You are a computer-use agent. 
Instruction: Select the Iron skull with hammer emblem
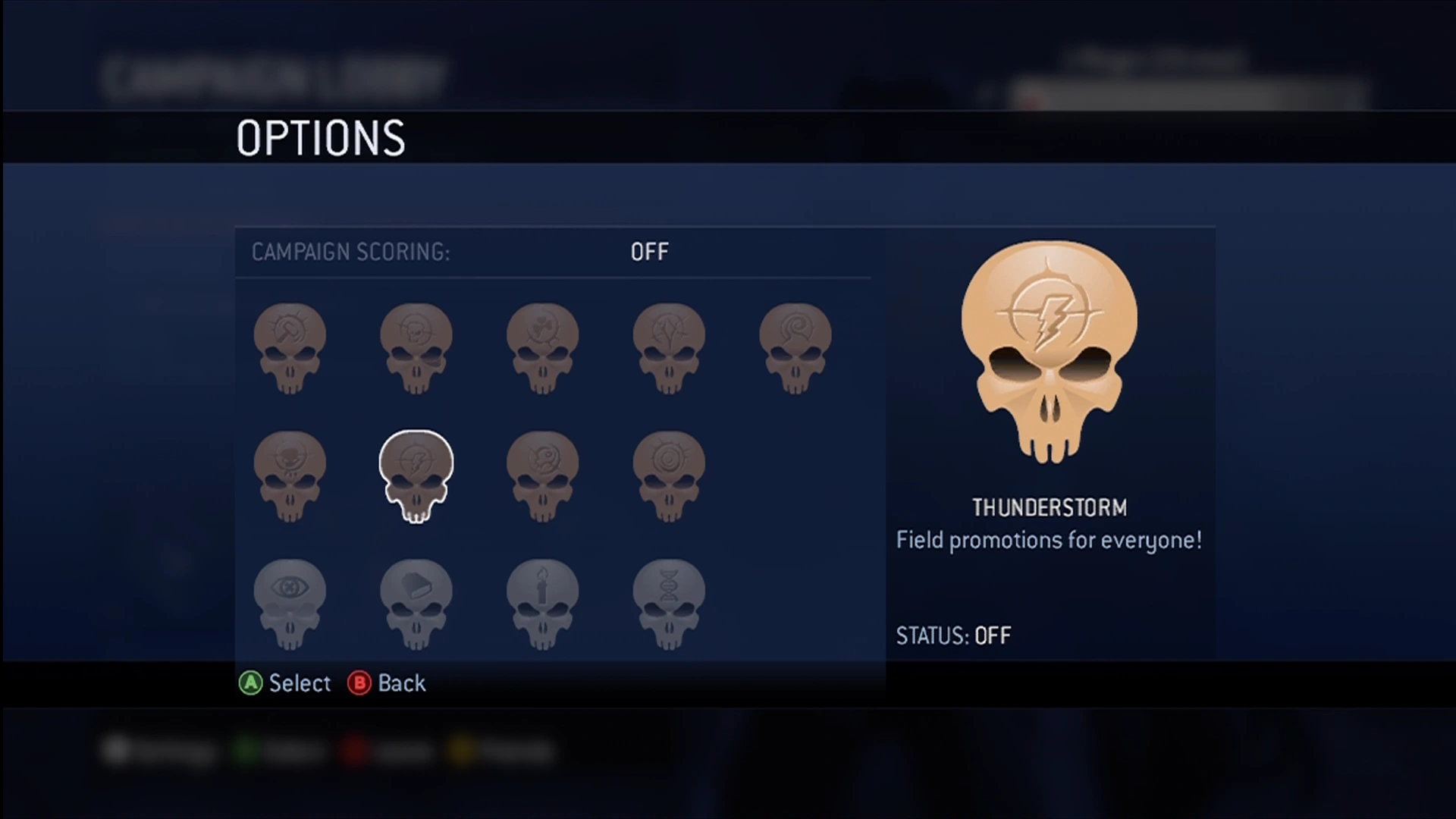[x=290, y=345]
